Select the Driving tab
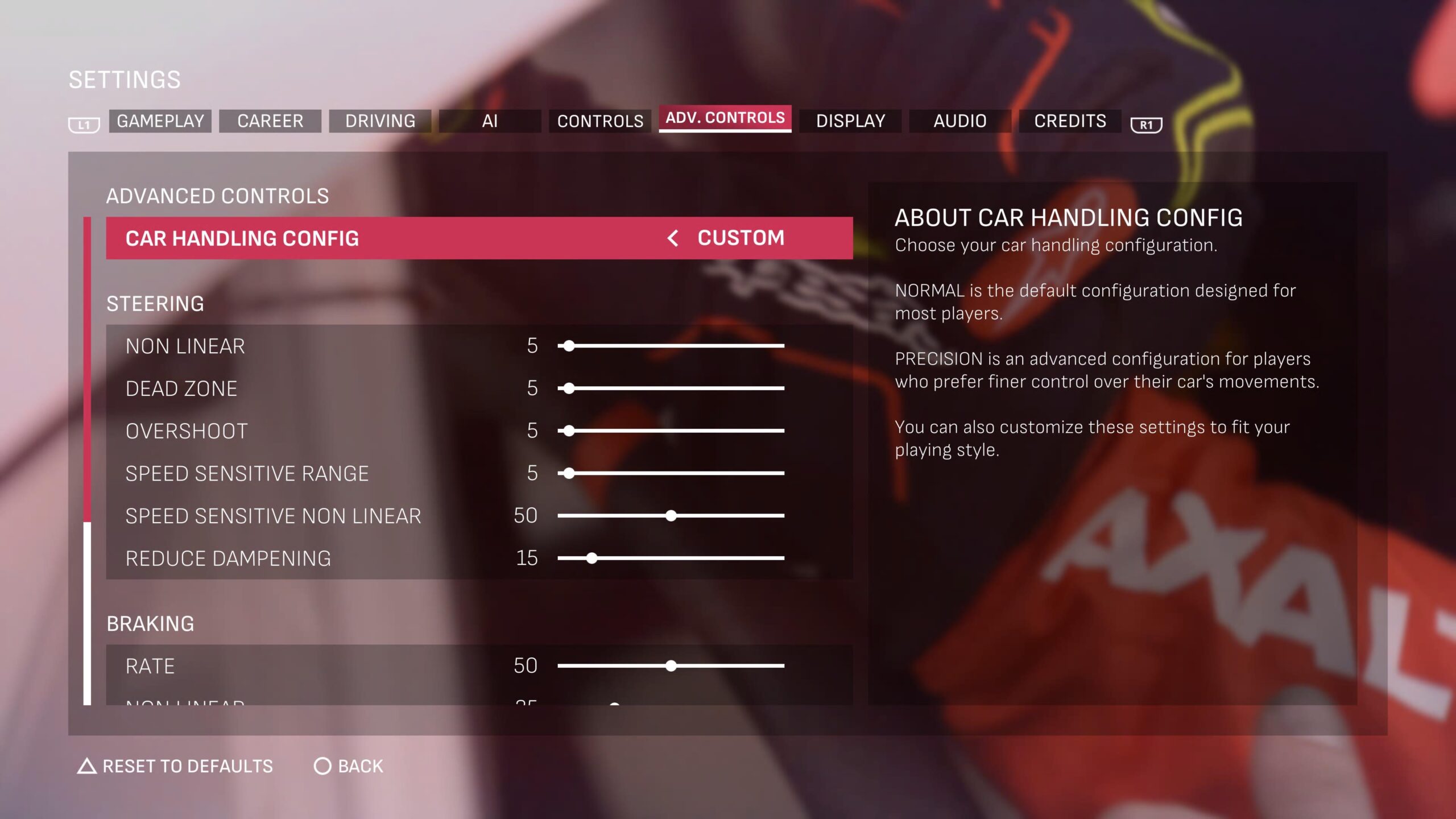The height and width of the screenshot is (819, 1456). [380, 121]
